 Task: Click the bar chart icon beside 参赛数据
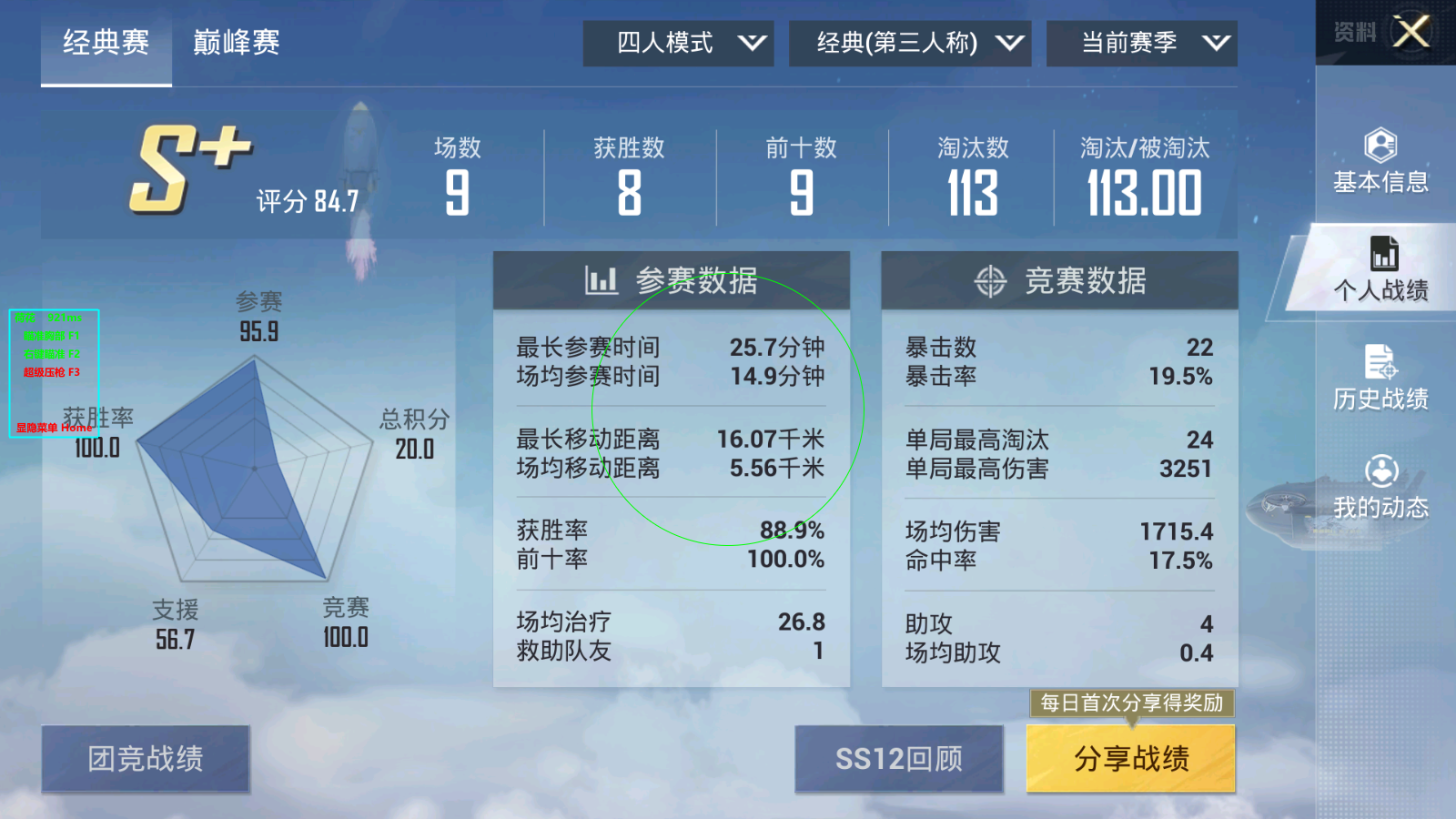[x=600, y=280]
